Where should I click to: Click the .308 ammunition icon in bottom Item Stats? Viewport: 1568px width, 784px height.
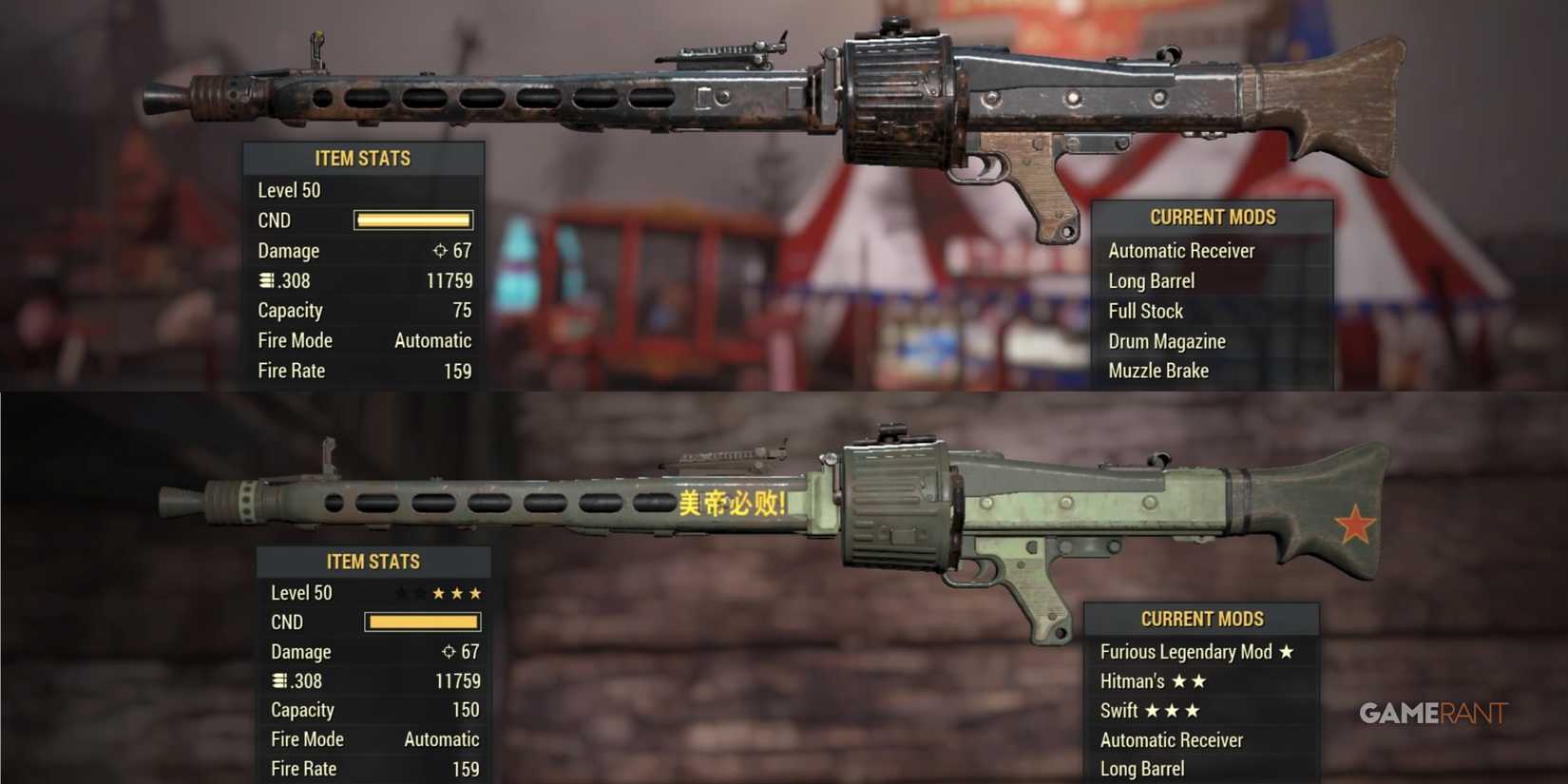279,680
